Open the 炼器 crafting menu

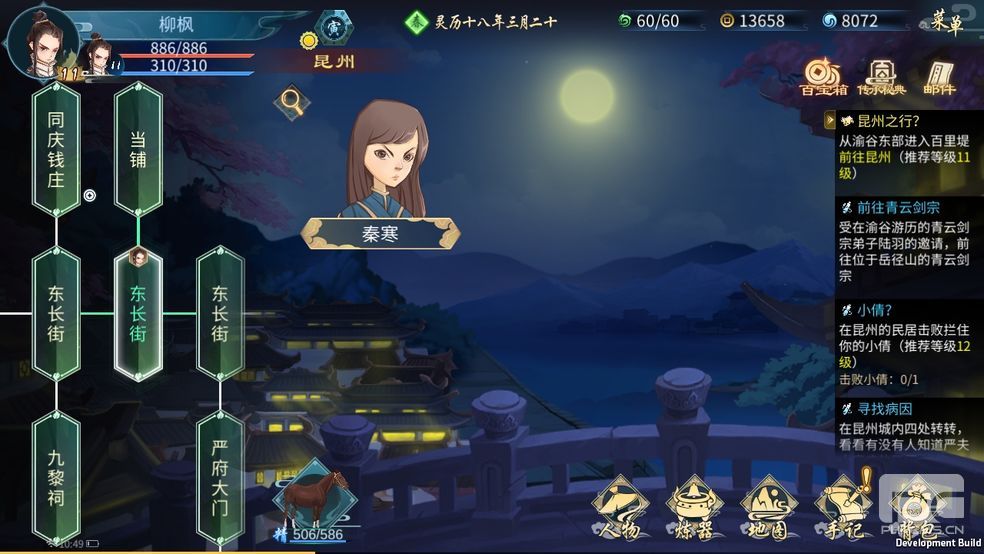click(696, 505)
